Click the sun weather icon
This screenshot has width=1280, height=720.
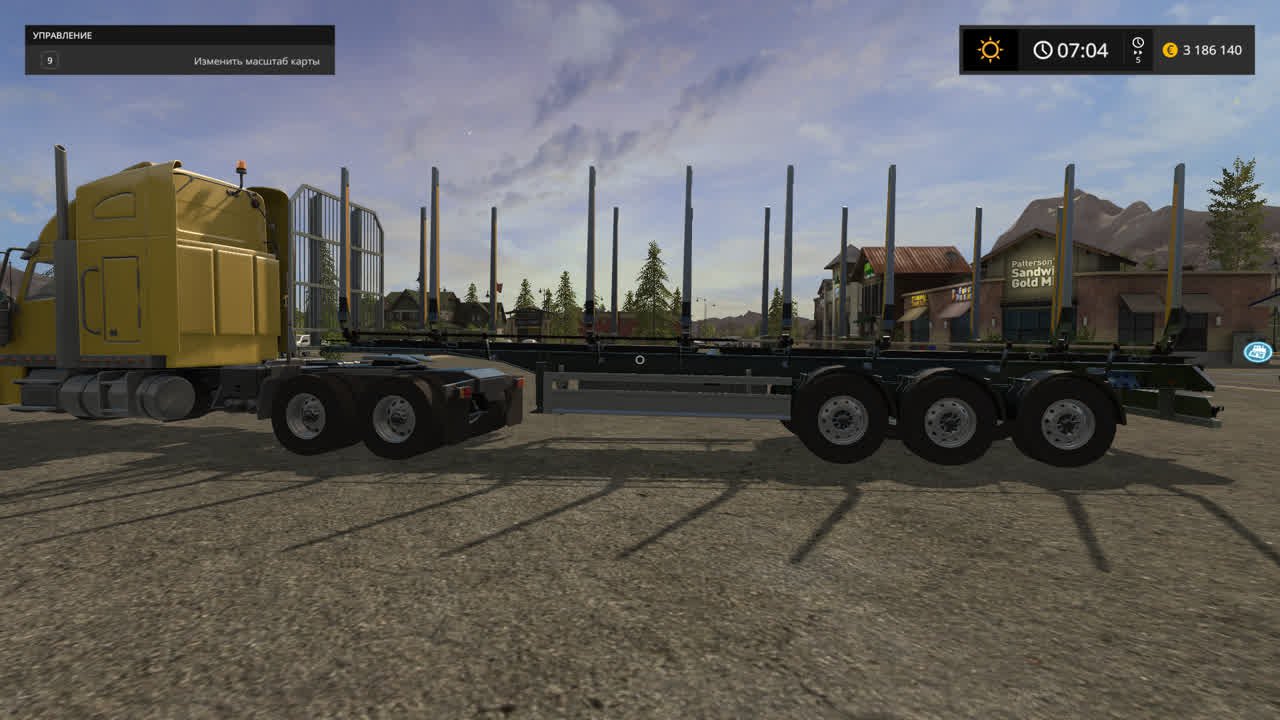(x=990, y=50)
